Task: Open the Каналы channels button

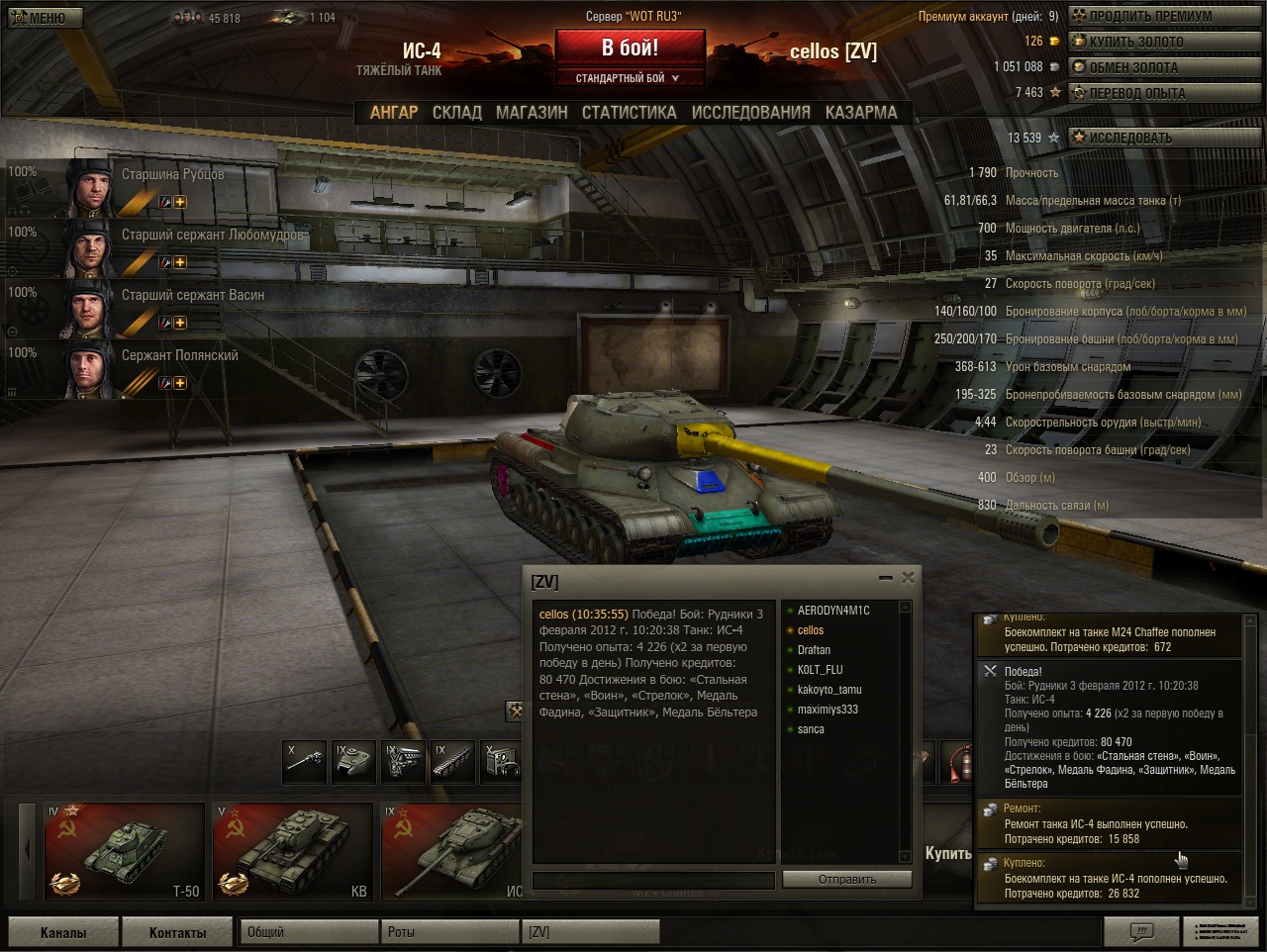Action: (x=63, y=932)
